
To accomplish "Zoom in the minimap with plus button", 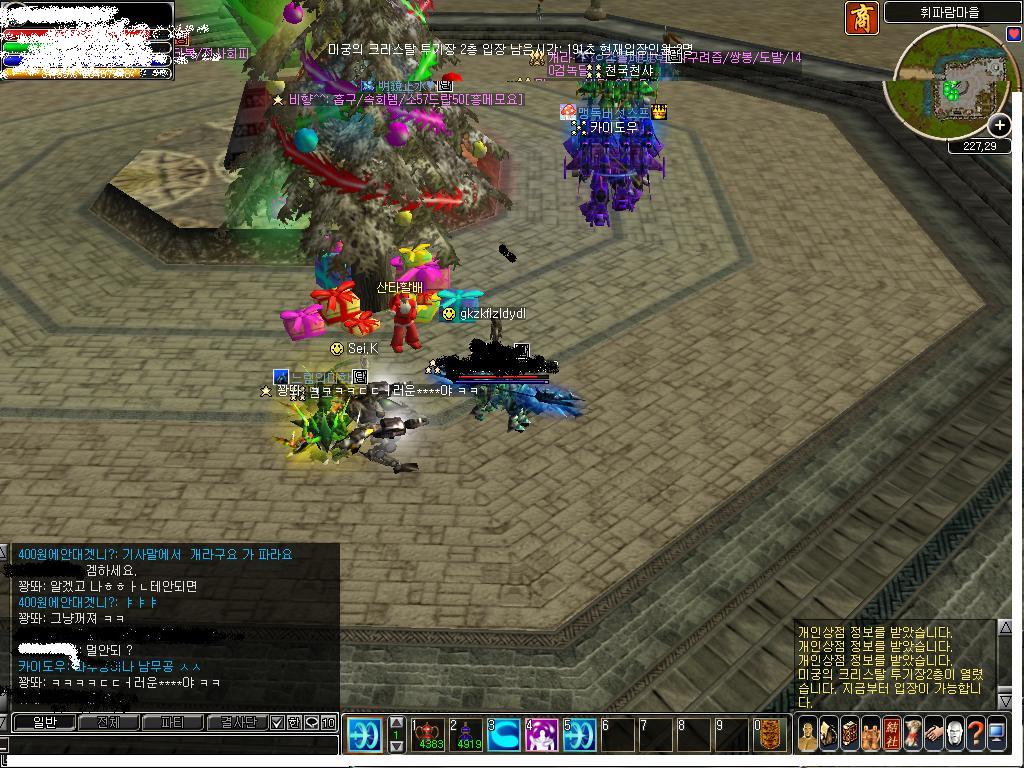I will 999,125.
